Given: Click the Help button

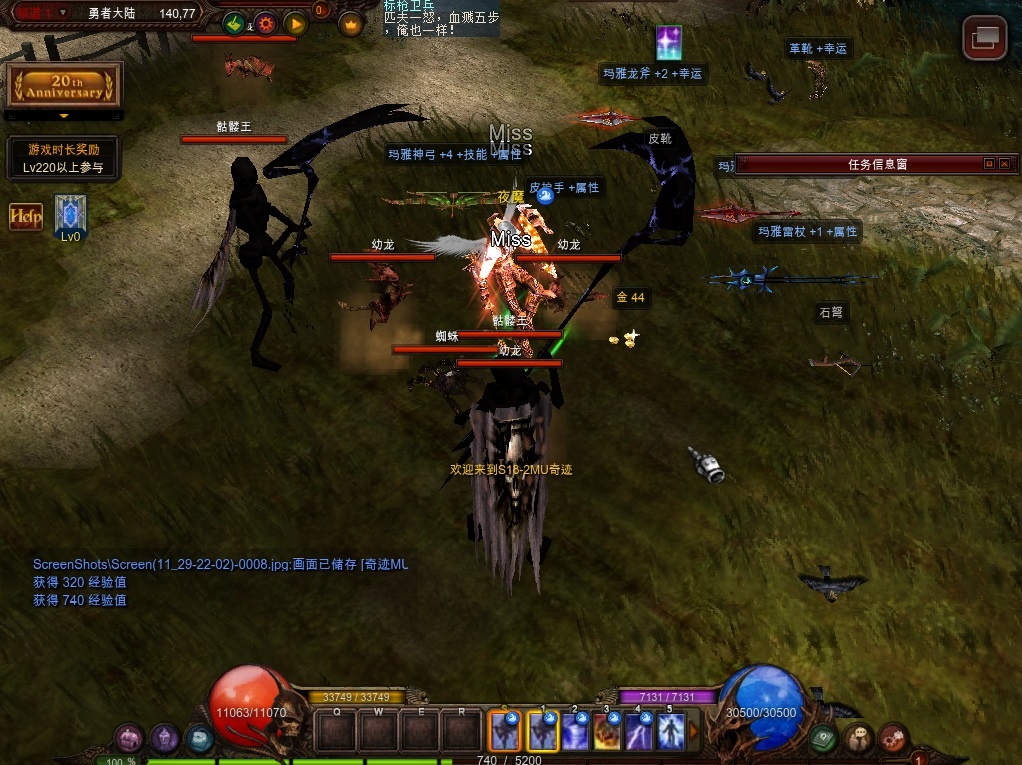Looking at the screenshot, I should pyautogui.click(x=25, y=215).
